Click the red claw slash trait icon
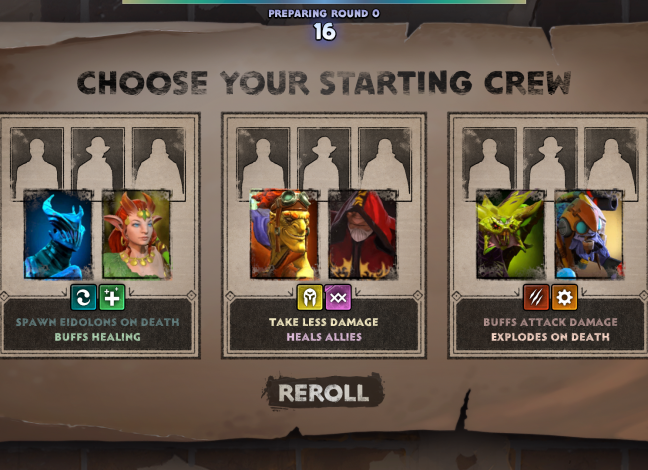This screenshot has width=648, height=470. 536,298
